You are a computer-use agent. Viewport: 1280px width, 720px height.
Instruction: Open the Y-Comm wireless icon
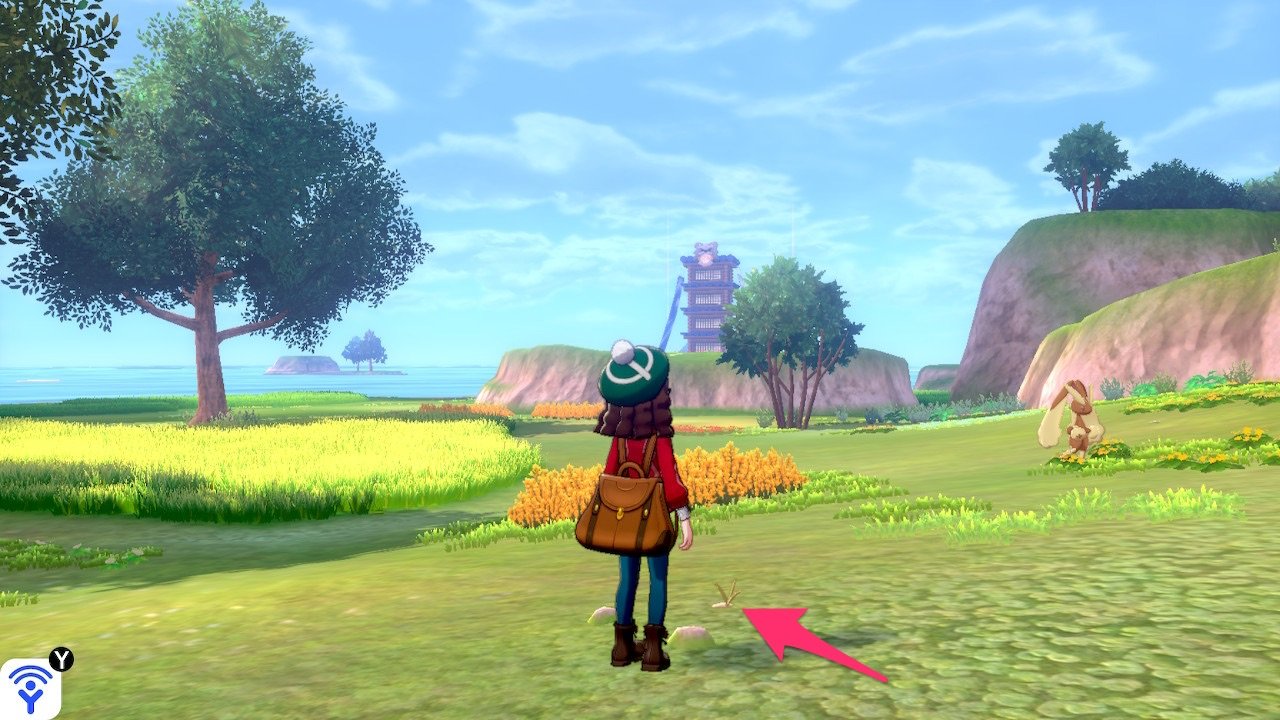pyautogui.click(x=30, y=688)
